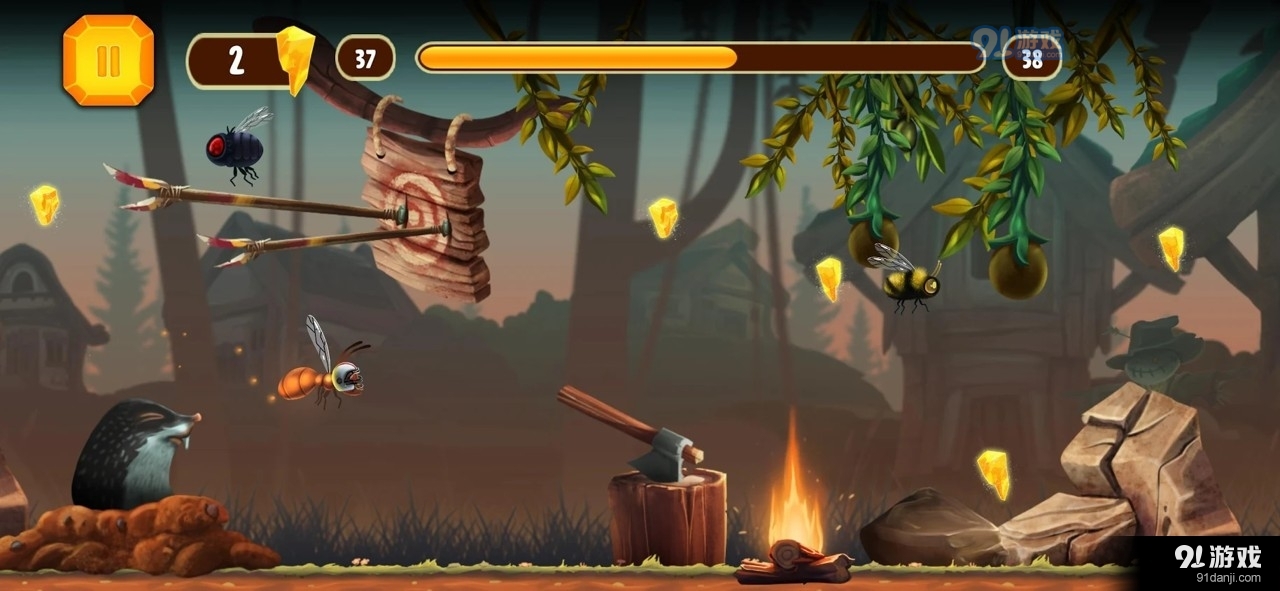Pause the game with the orange button

pos(108,60)
